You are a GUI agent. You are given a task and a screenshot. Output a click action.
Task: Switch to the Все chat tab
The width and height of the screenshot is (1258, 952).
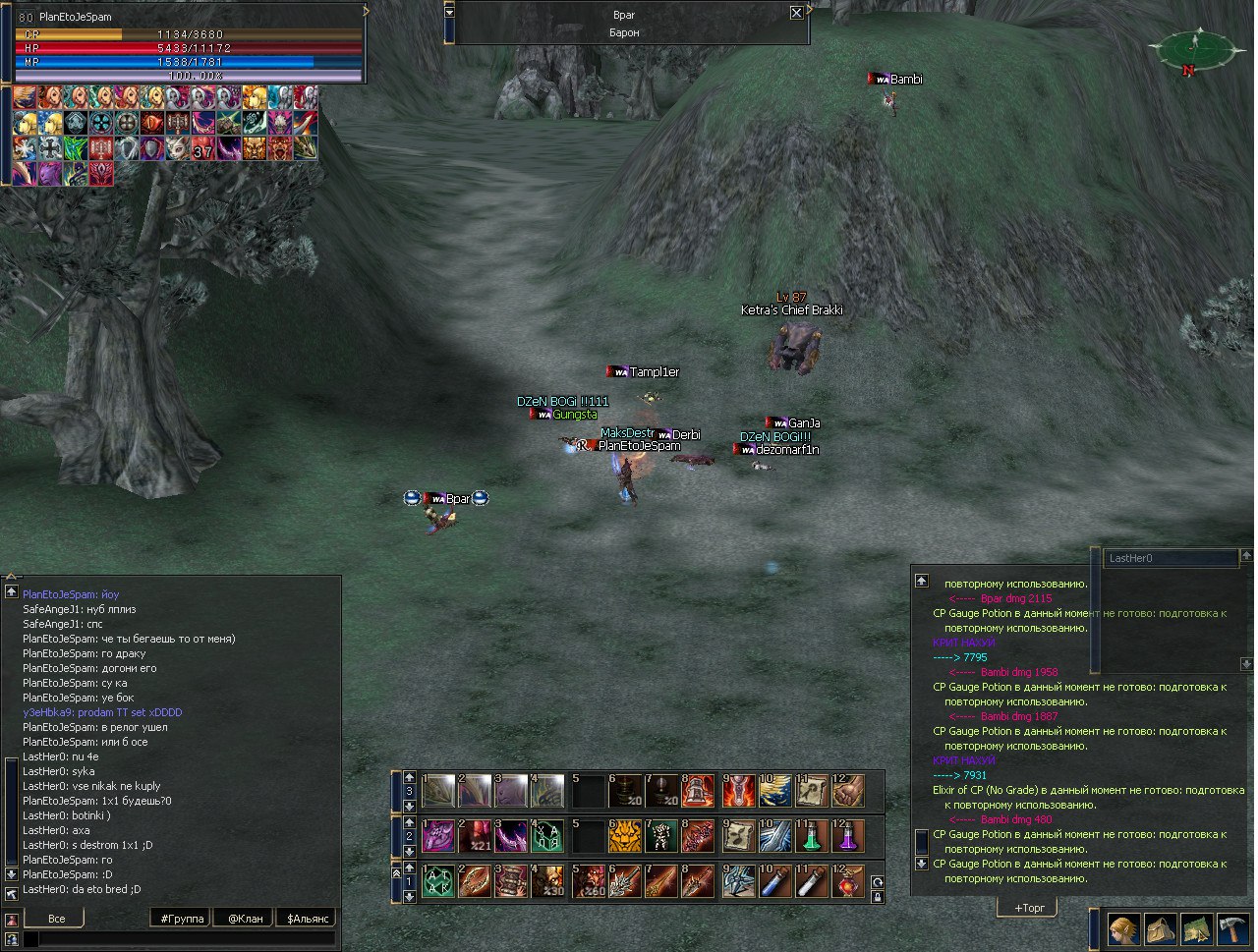pyautogui.click(x=56, y=918)
